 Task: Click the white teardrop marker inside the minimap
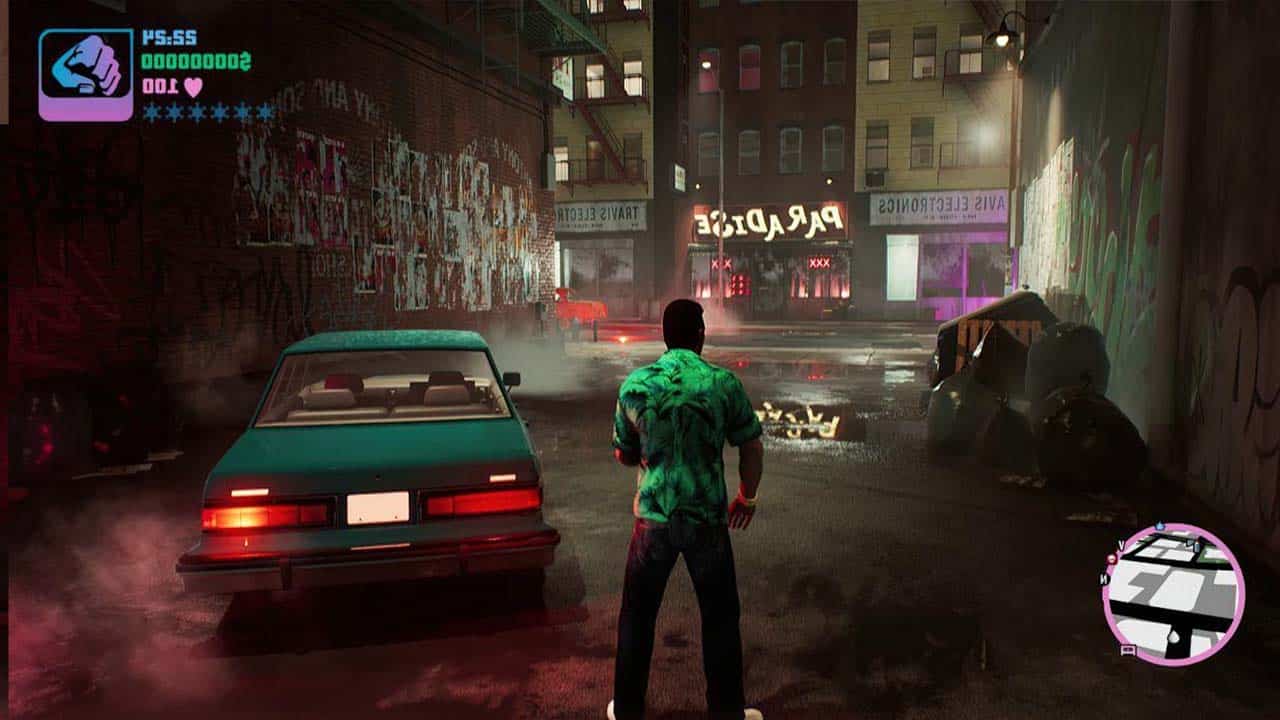point(1173,635)
